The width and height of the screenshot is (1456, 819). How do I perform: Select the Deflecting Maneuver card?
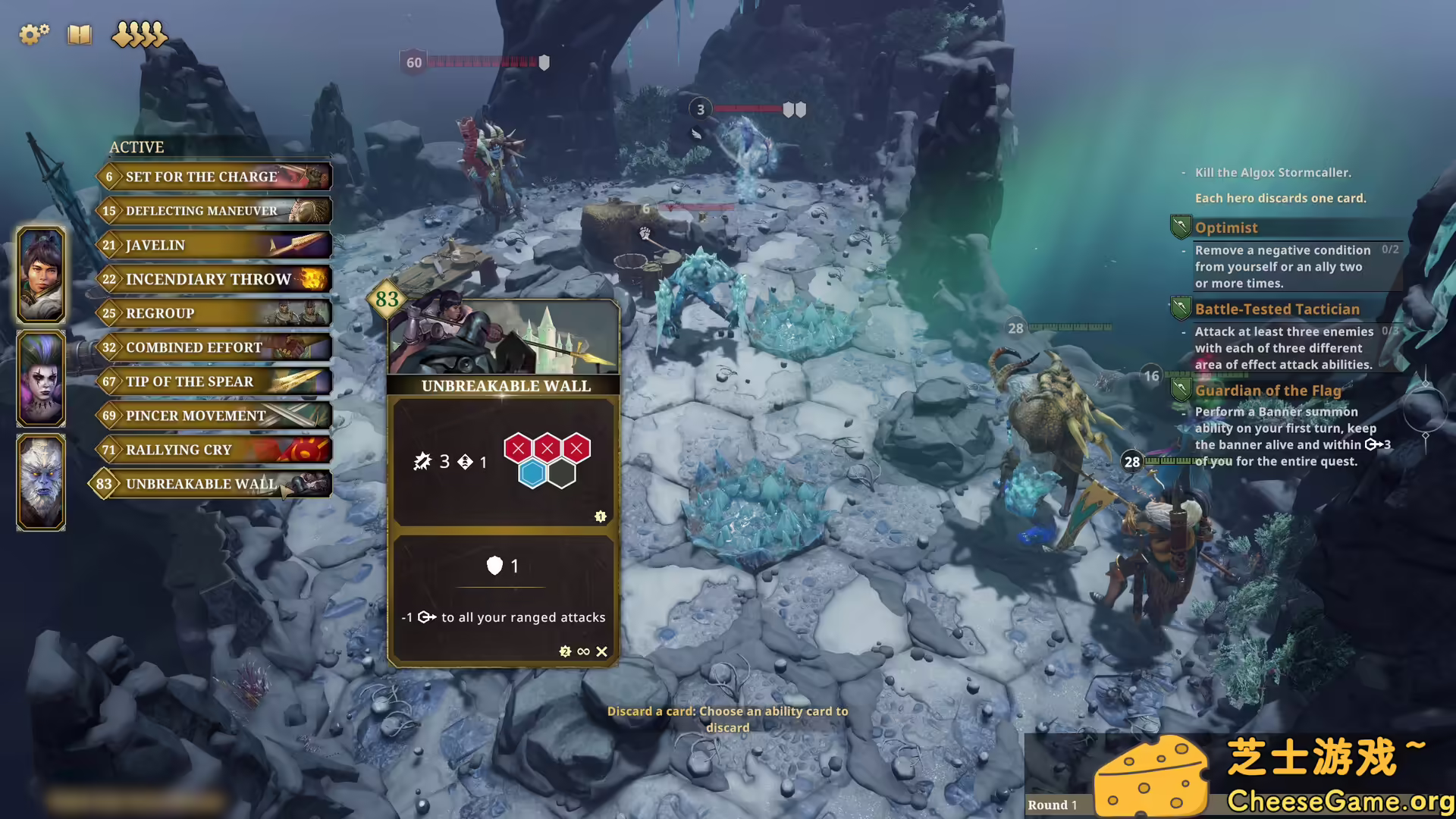(215, 211)
